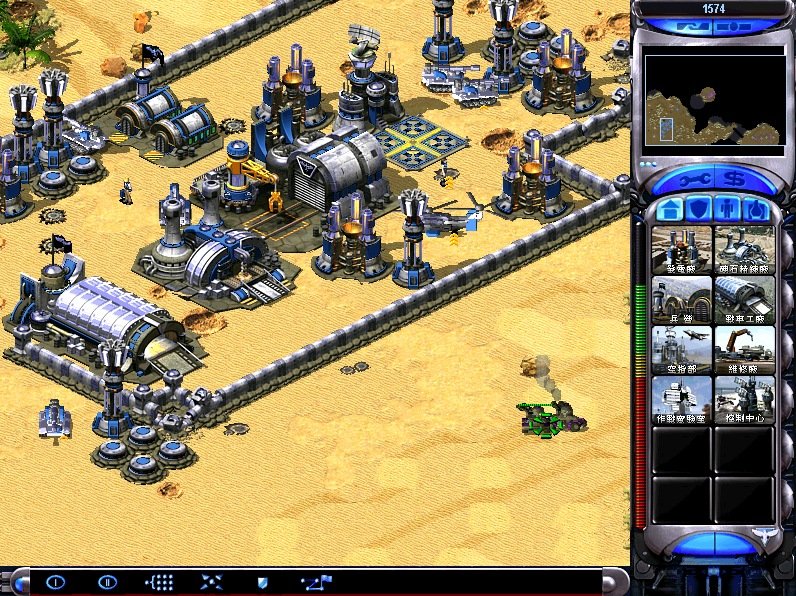
Task: Open the infantry (soldier) build tab
Action: click(x=729, y=211)
